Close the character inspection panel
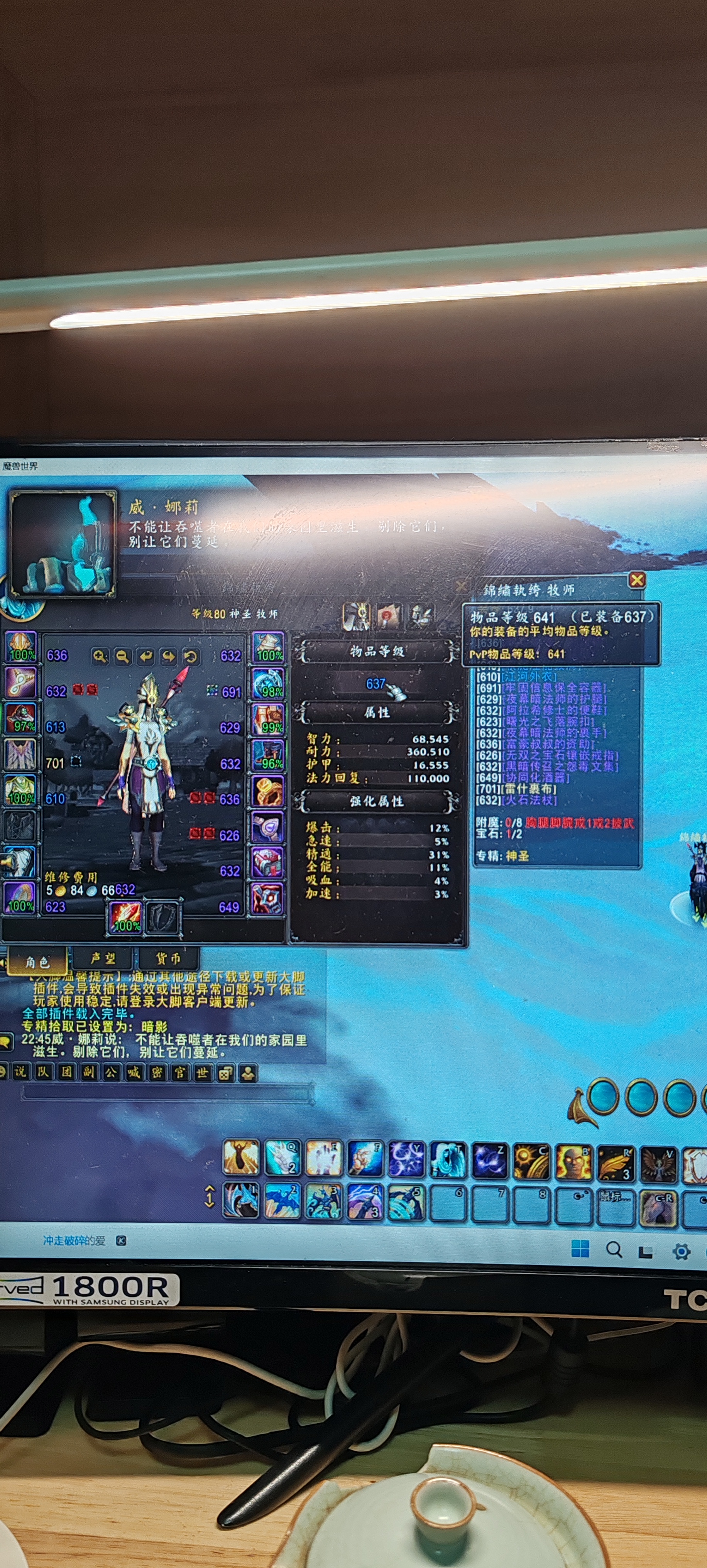The width and height of the screenshot is (707, 1568). click(x=636, y=580)
